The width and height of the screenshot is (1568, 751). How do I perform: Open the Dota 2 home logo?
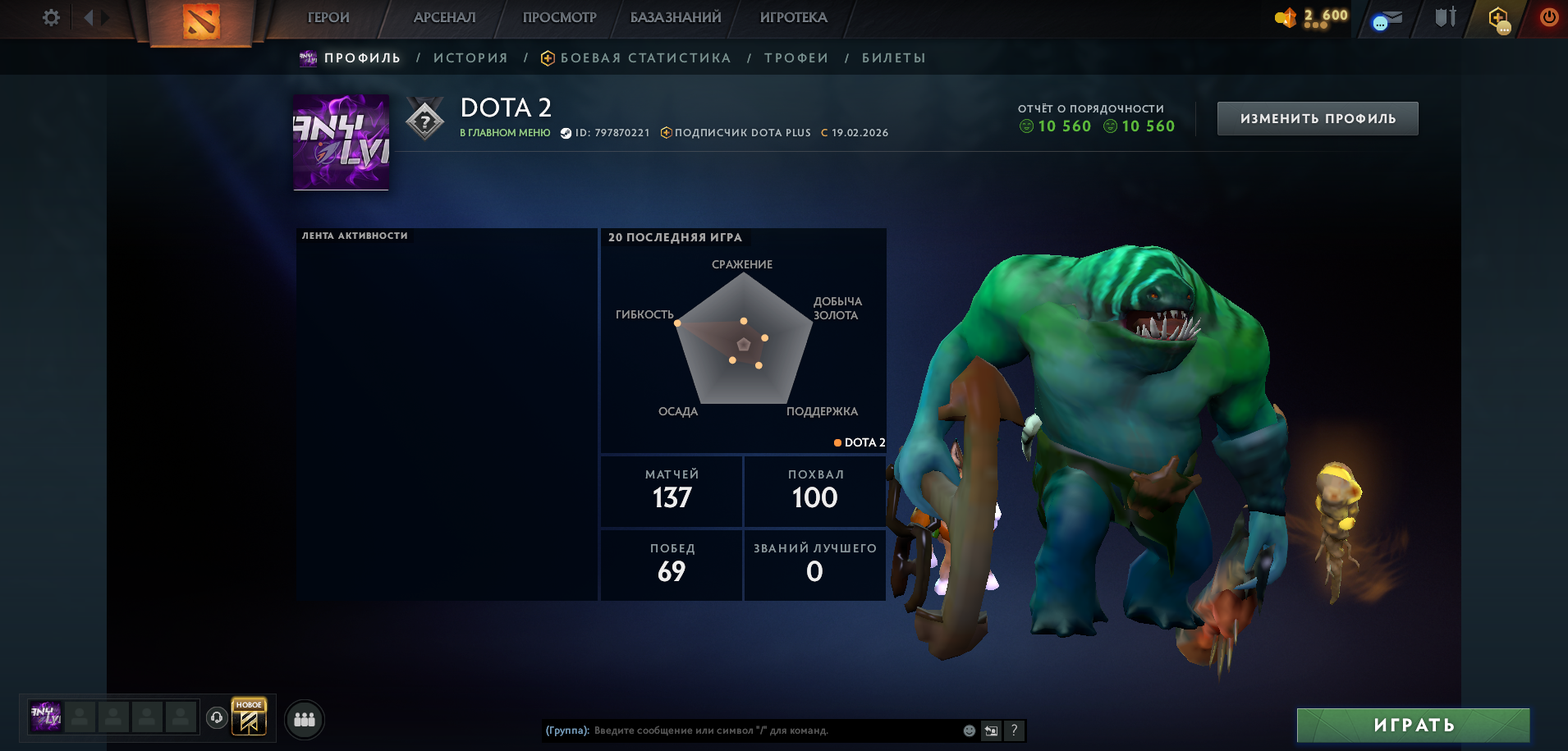(202, 21)
